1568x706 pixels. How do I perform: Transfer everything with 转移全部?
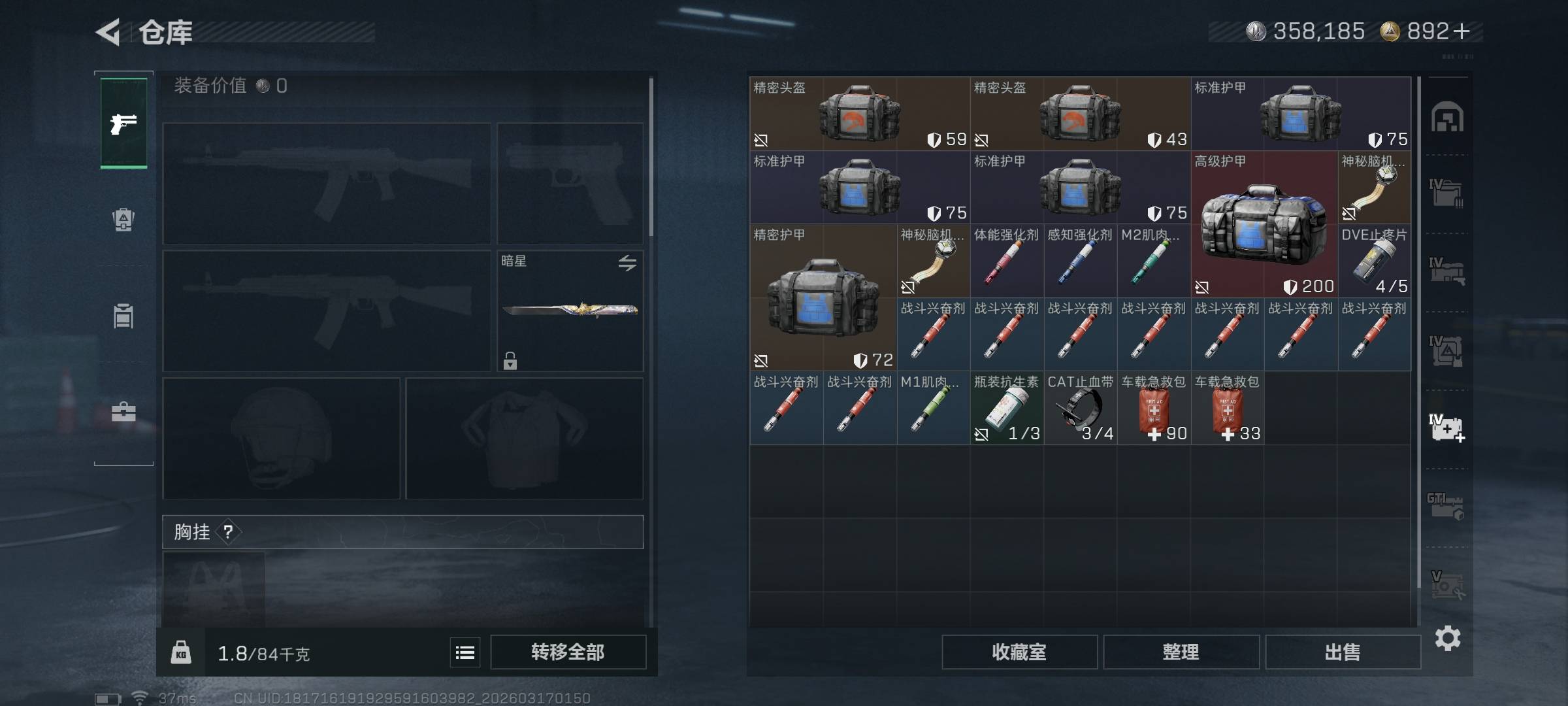point(568,652)
